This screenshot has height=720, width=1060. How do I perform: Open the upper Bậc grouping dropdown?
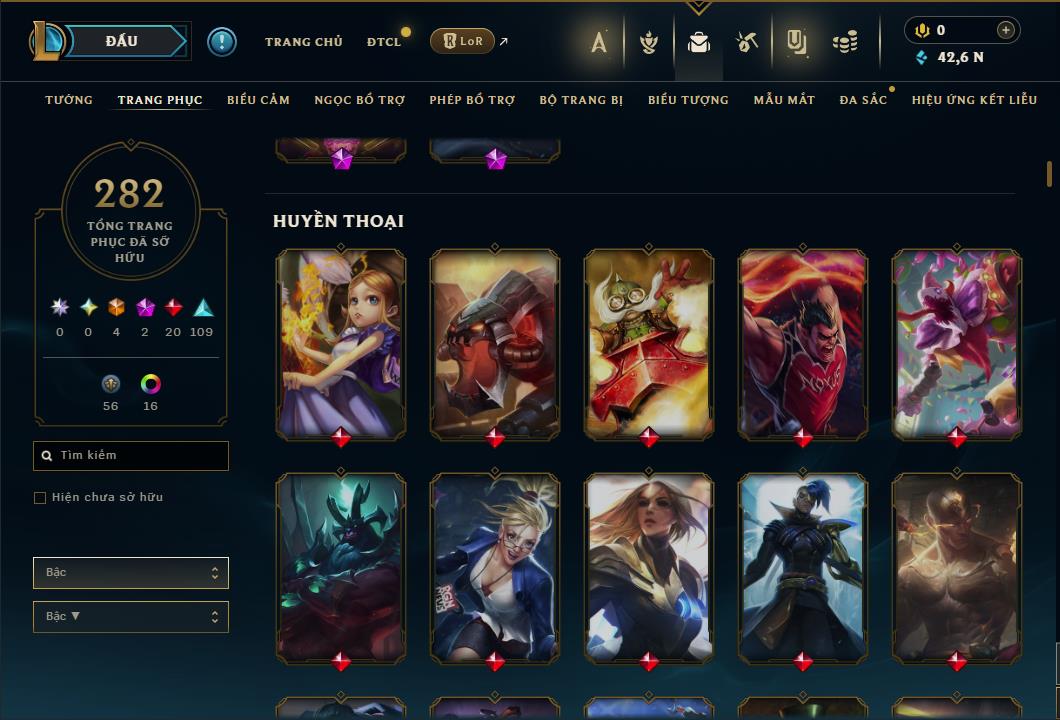(x=131, y=573)
